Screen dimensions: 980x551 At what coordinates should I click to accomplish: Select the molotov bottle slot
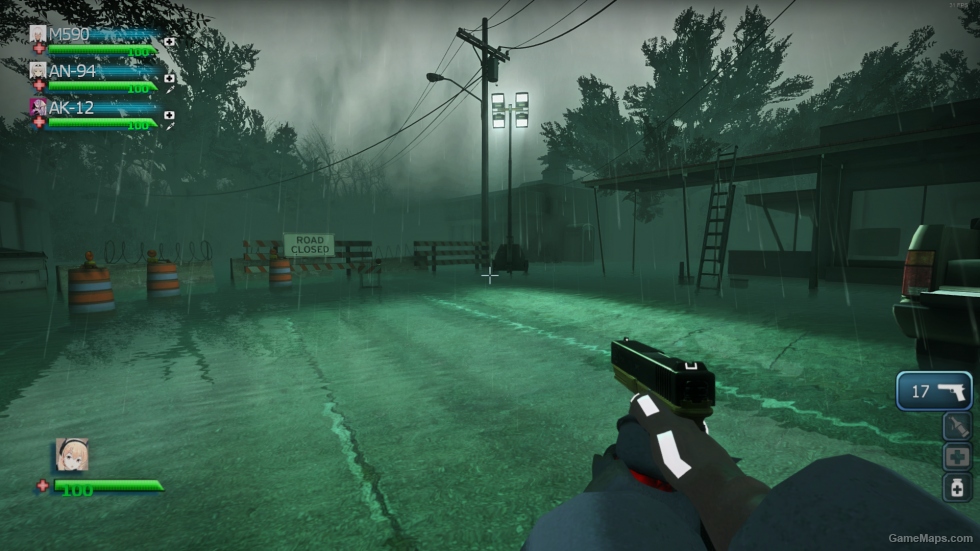[x=957, y=427]
